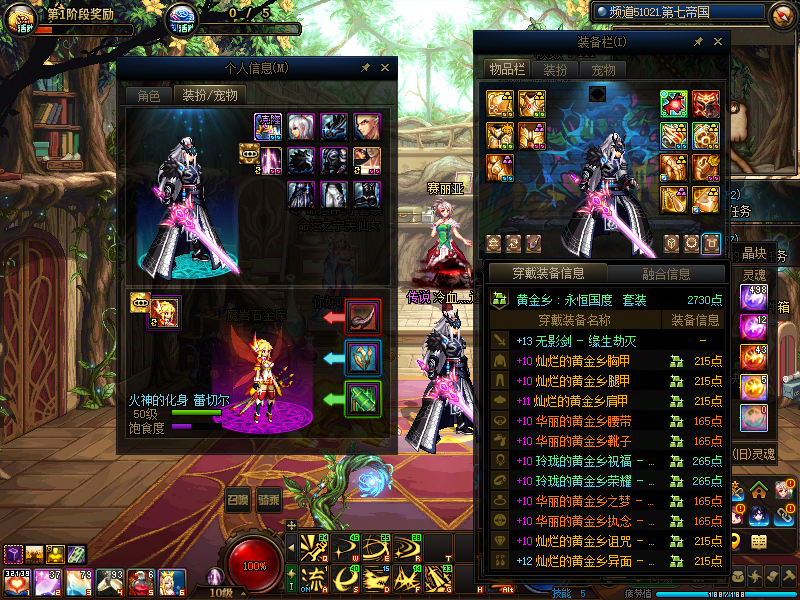
Task: Pin the 装备栏 window
Action: click(698, 42)
